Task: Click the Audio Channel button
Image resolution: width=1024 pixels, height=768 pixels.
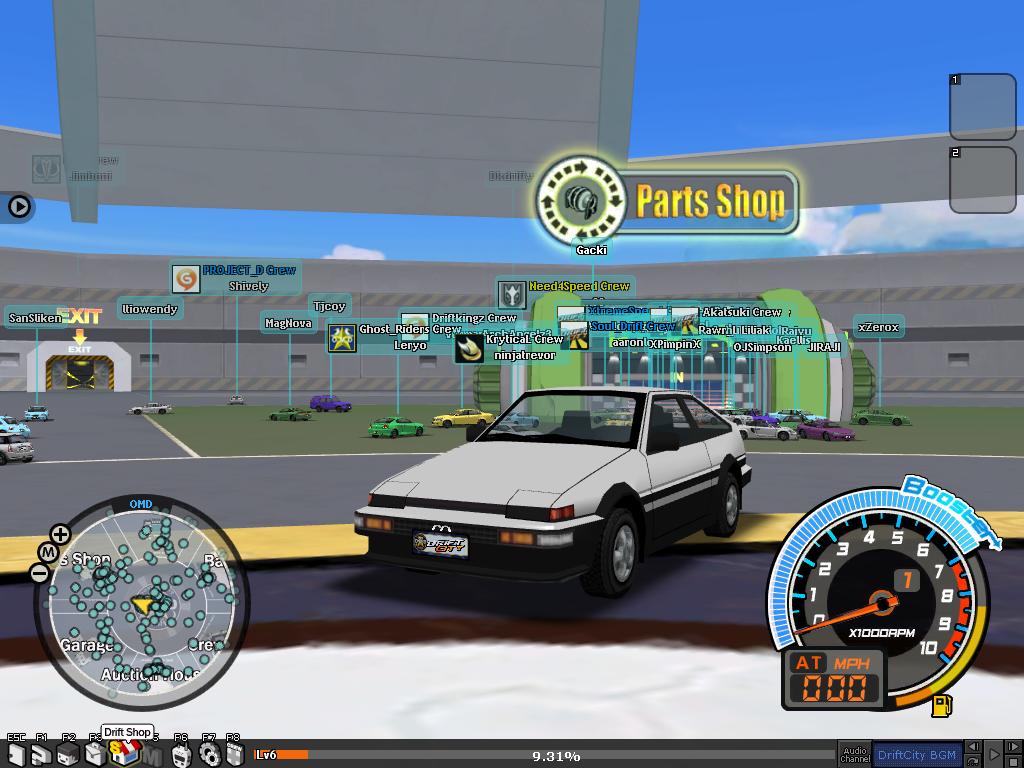Action: (855, 754)
